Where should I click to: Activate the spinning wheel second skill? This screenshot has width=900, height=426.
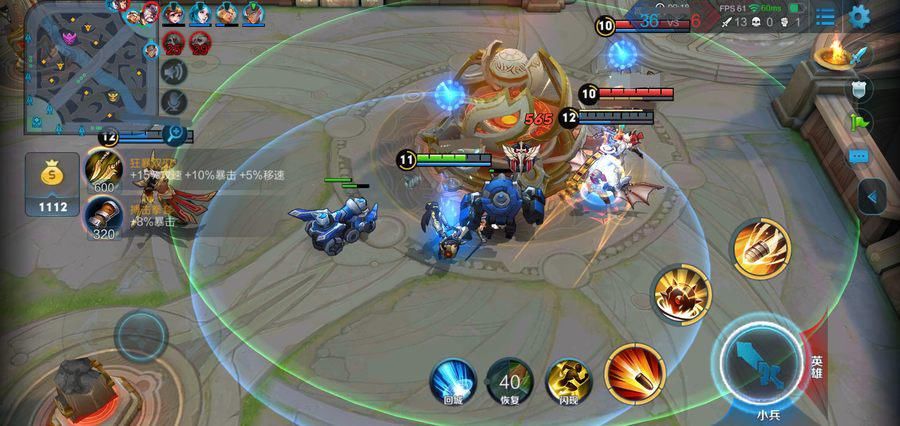(x=682, y=294)
